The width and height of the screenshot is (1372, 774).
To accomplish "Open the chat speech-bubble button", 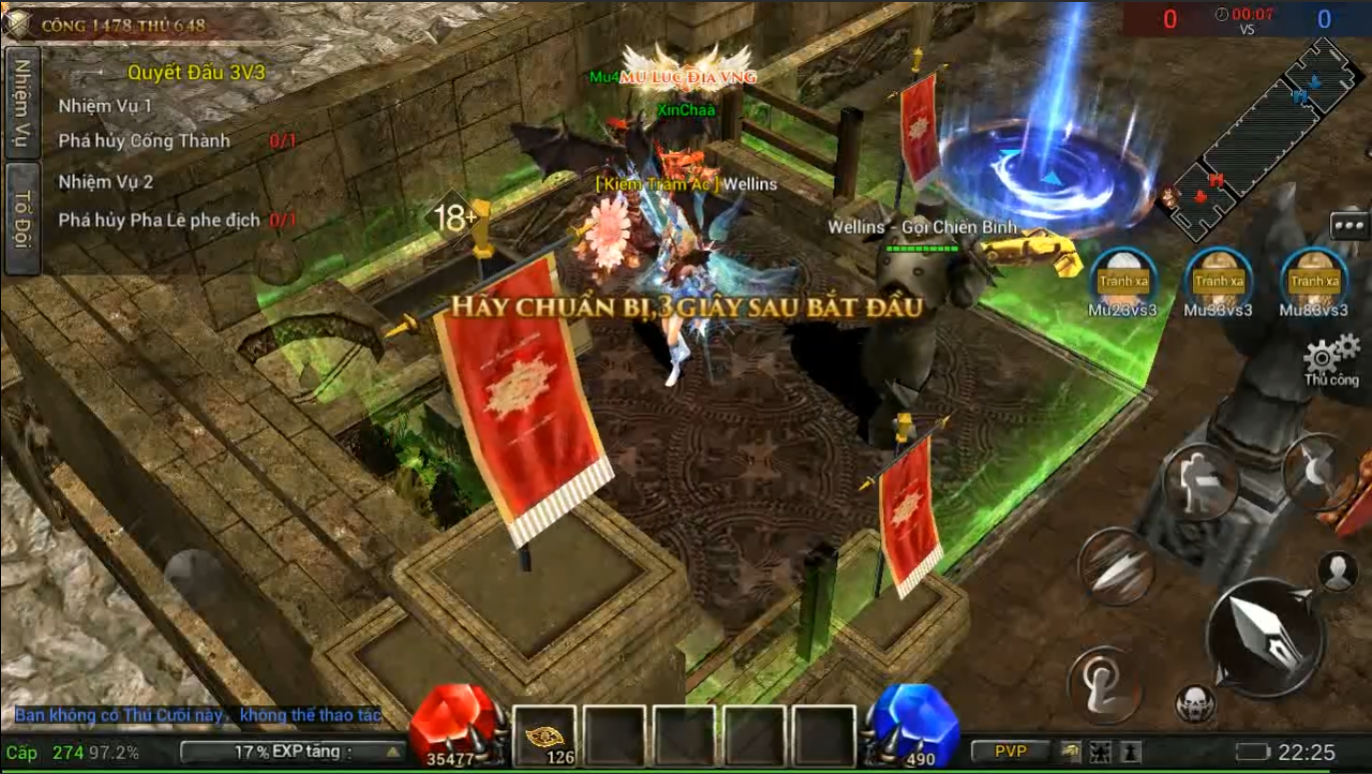I will pyautogui.click(x=1349, y=226).
